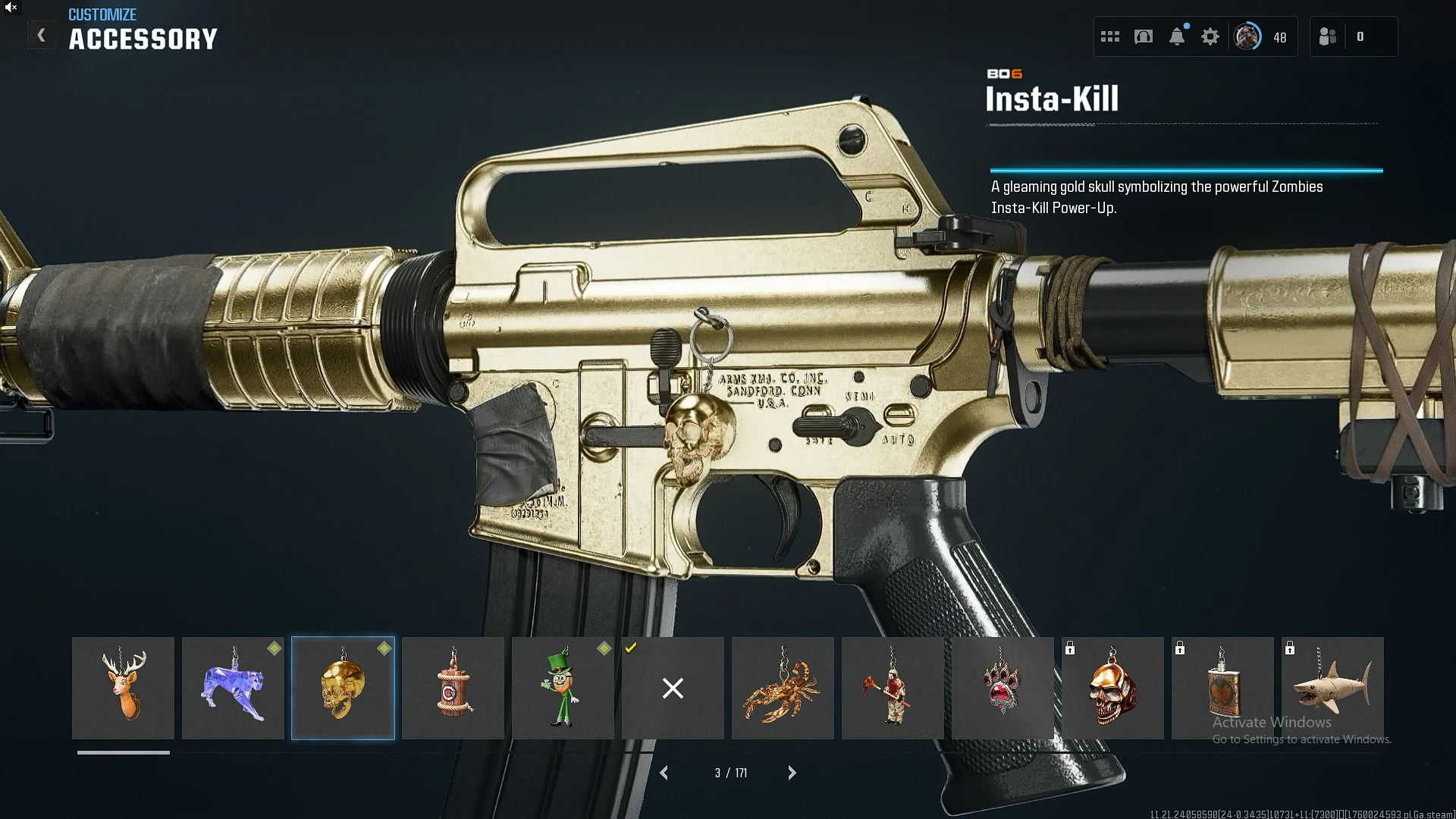The width and height of the screenshot is (1456, 819).
Task: Go to the previous accessory page
Action: coord(664,773)
